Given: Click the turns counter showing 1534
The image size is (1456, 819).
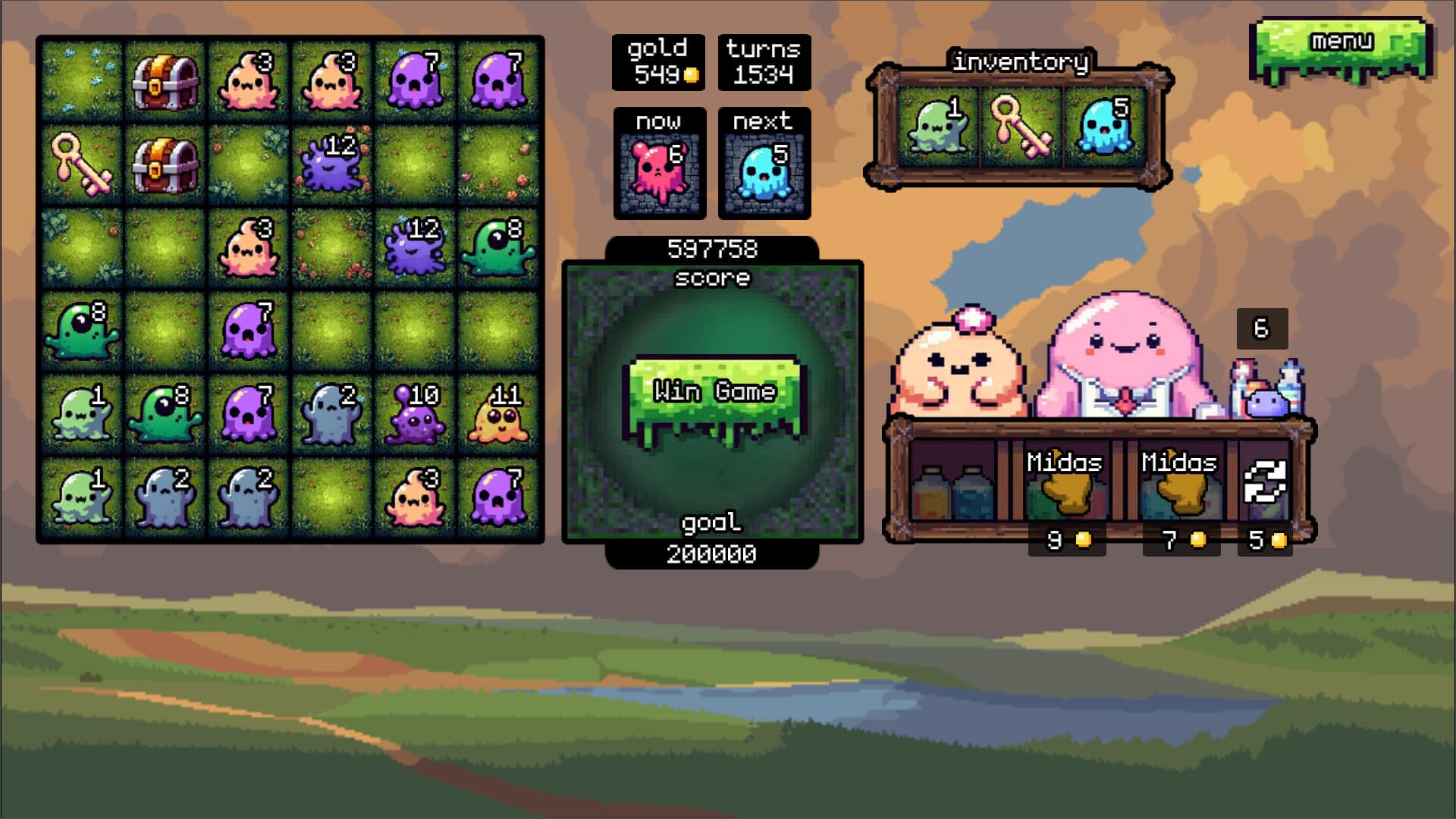Looking at the screenshot, I should [x=762, y=62].
